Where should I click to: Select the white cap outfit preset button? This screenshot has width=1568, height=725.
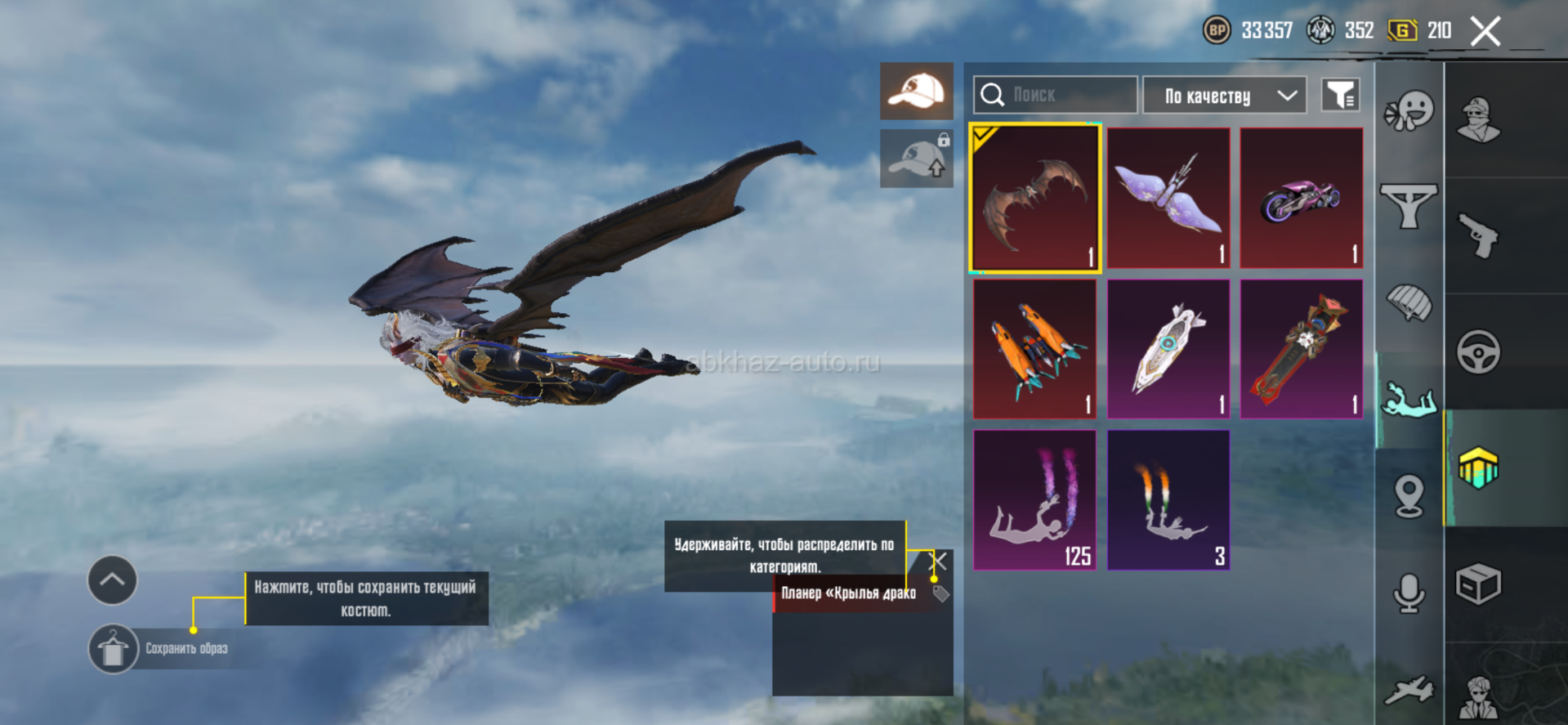[x=917, y=91]
